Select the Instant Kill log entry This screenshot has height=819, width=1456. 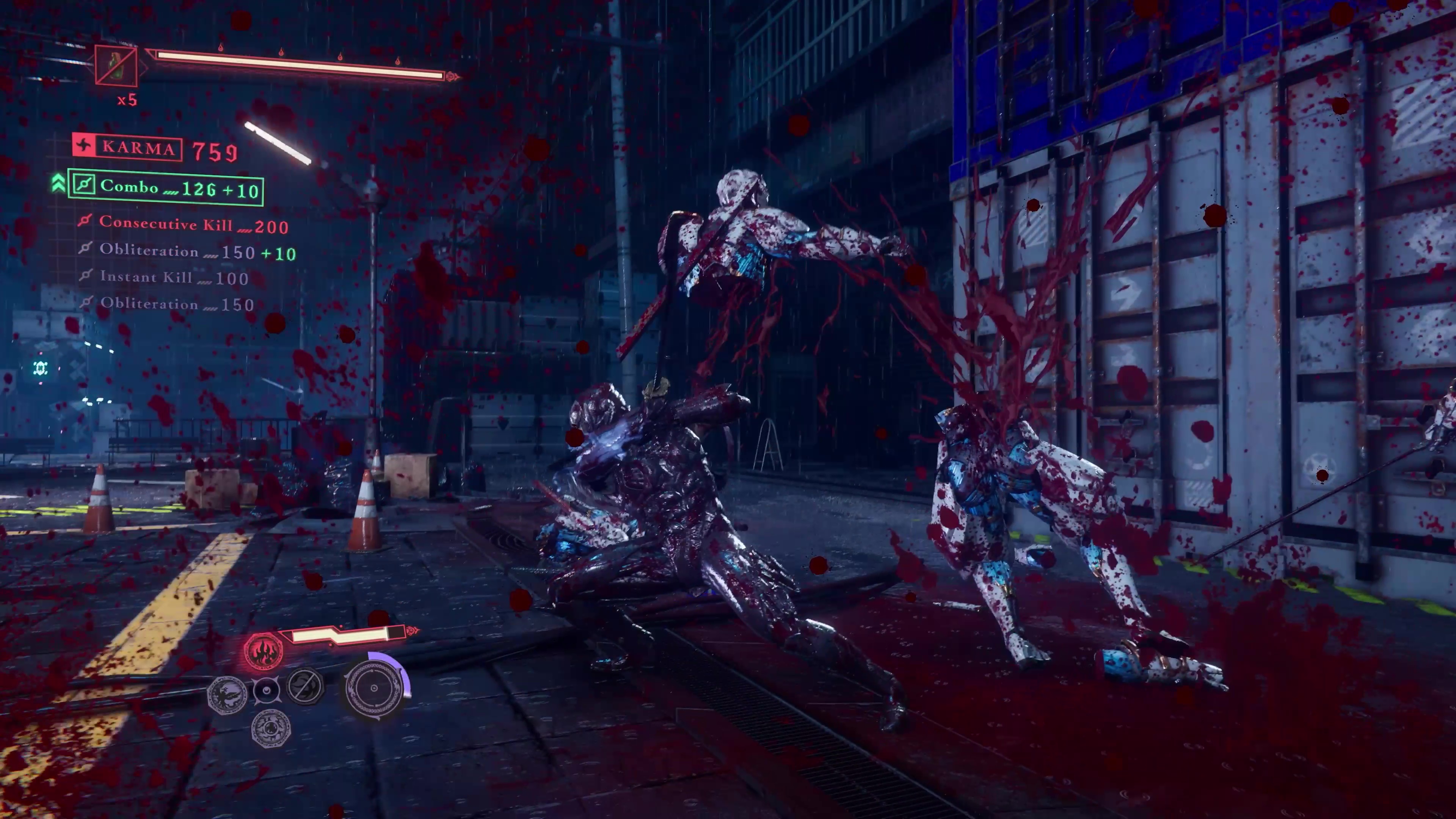[167, 278]
